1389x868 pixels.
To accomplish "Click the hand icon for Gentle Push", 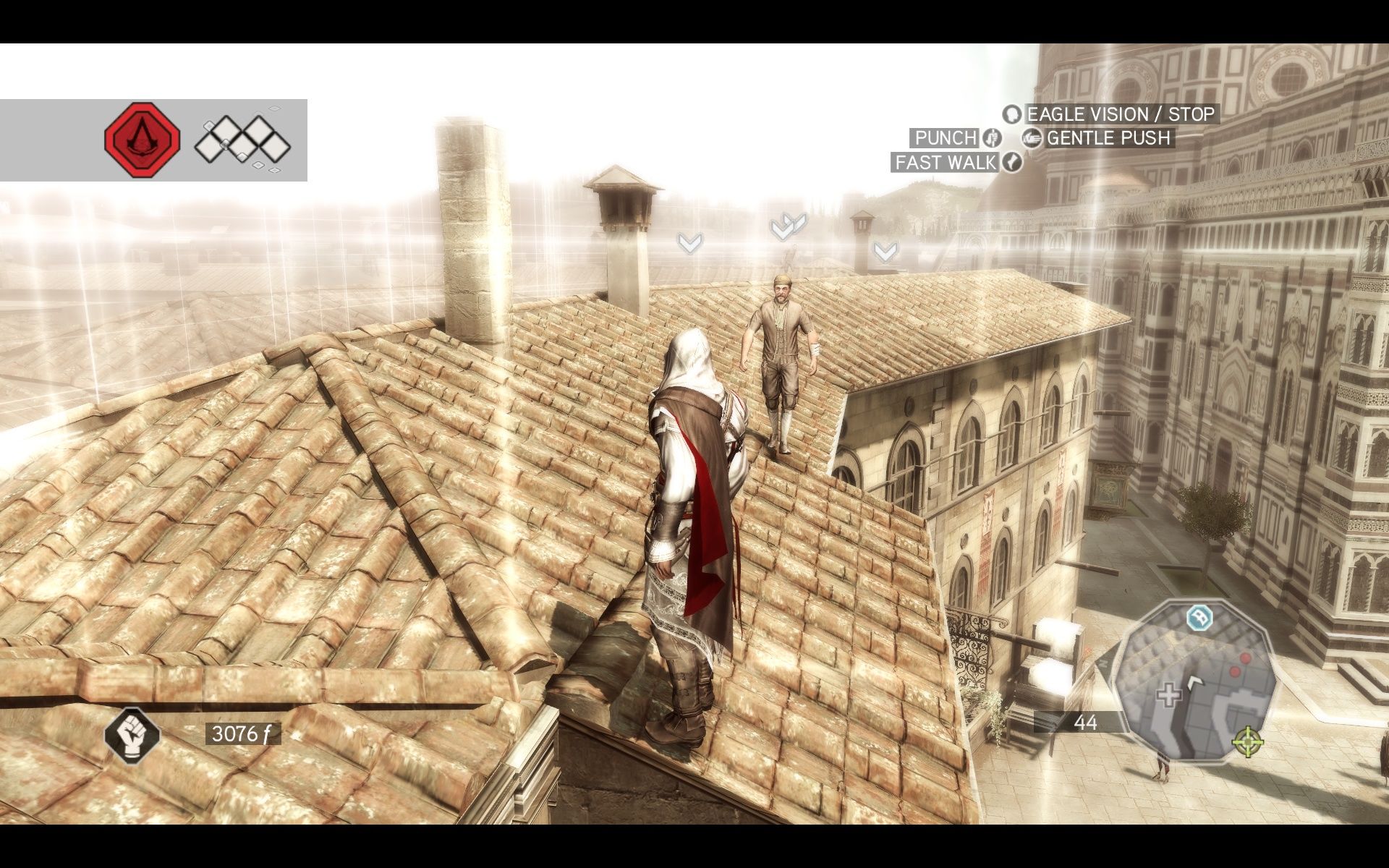I will pos(1033,138).
